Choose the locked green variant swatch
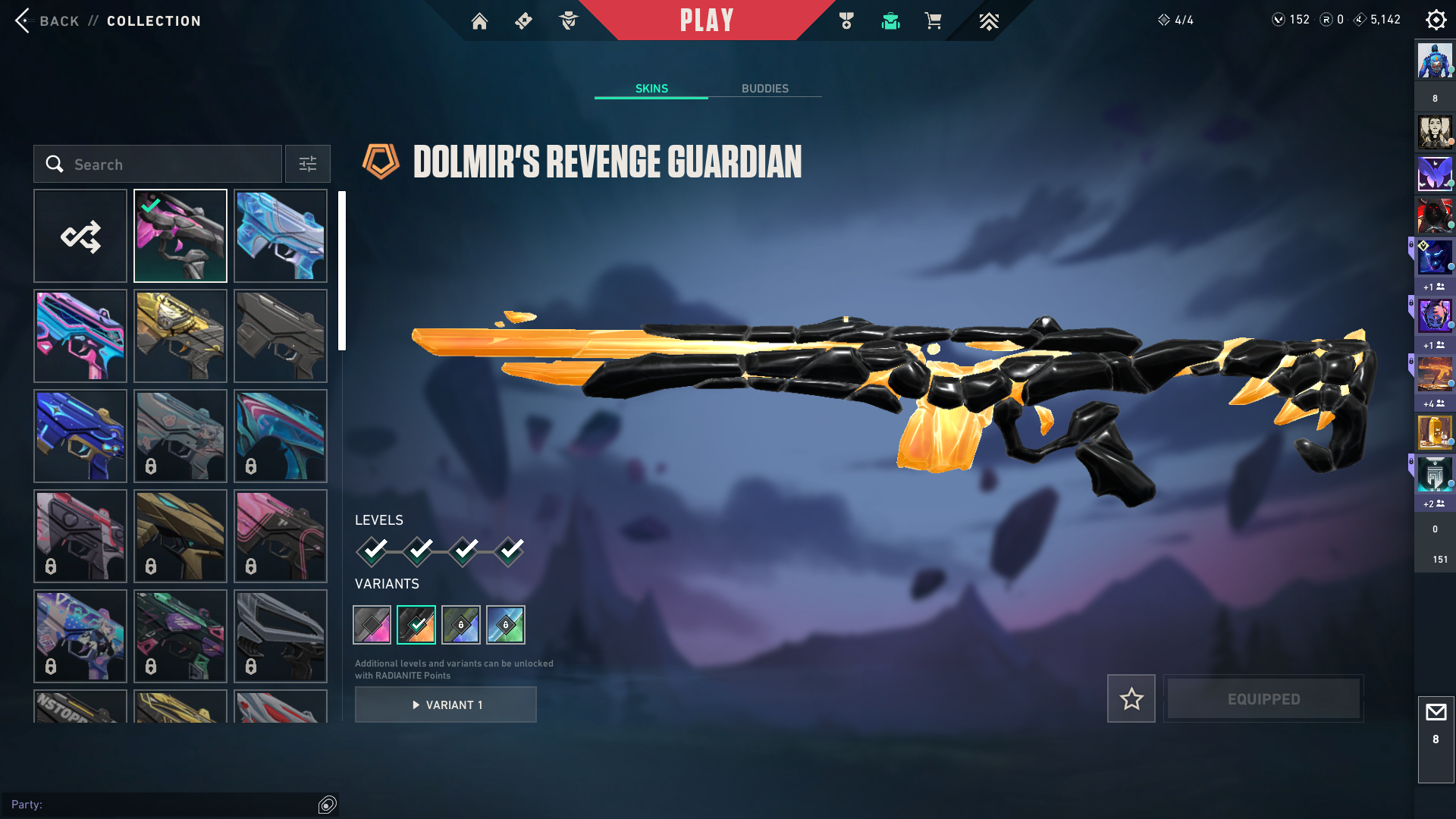This screenshot has width=1456, height=819. [506, 625]
